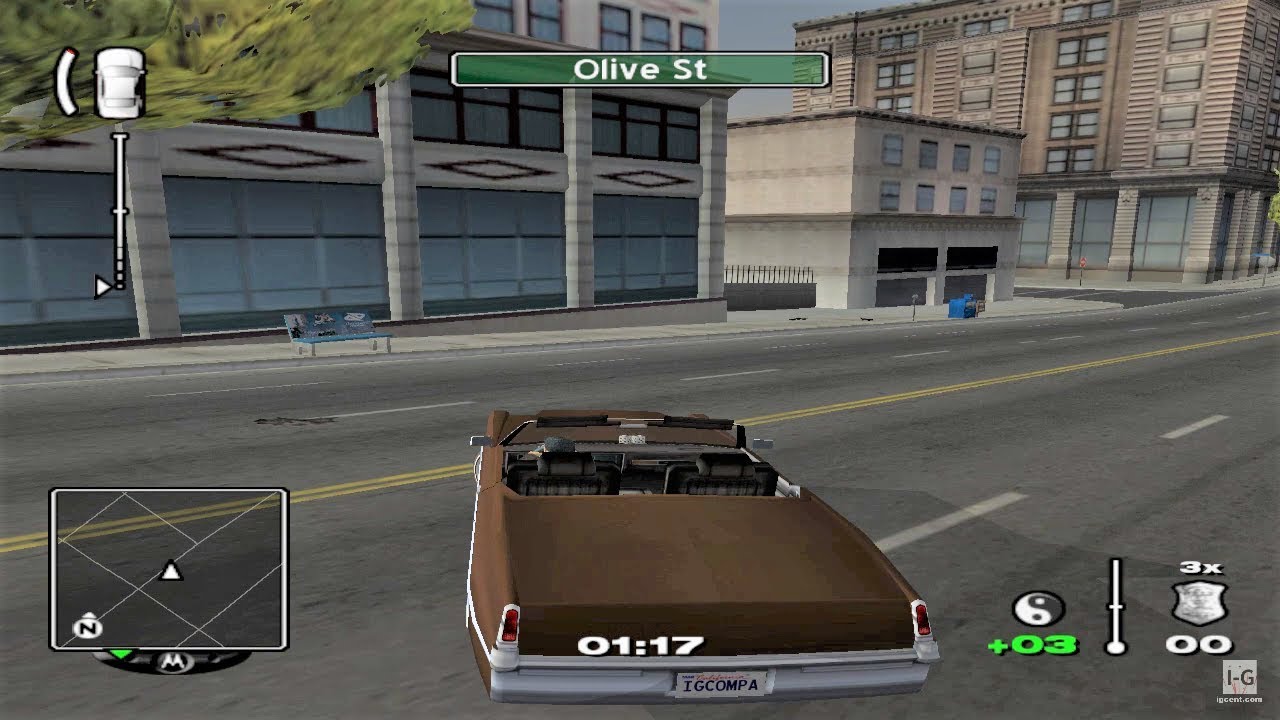Select the police badge multiplier icon
The width and height of the screenshot is (1280, 720).
[x=1198, y=604]
